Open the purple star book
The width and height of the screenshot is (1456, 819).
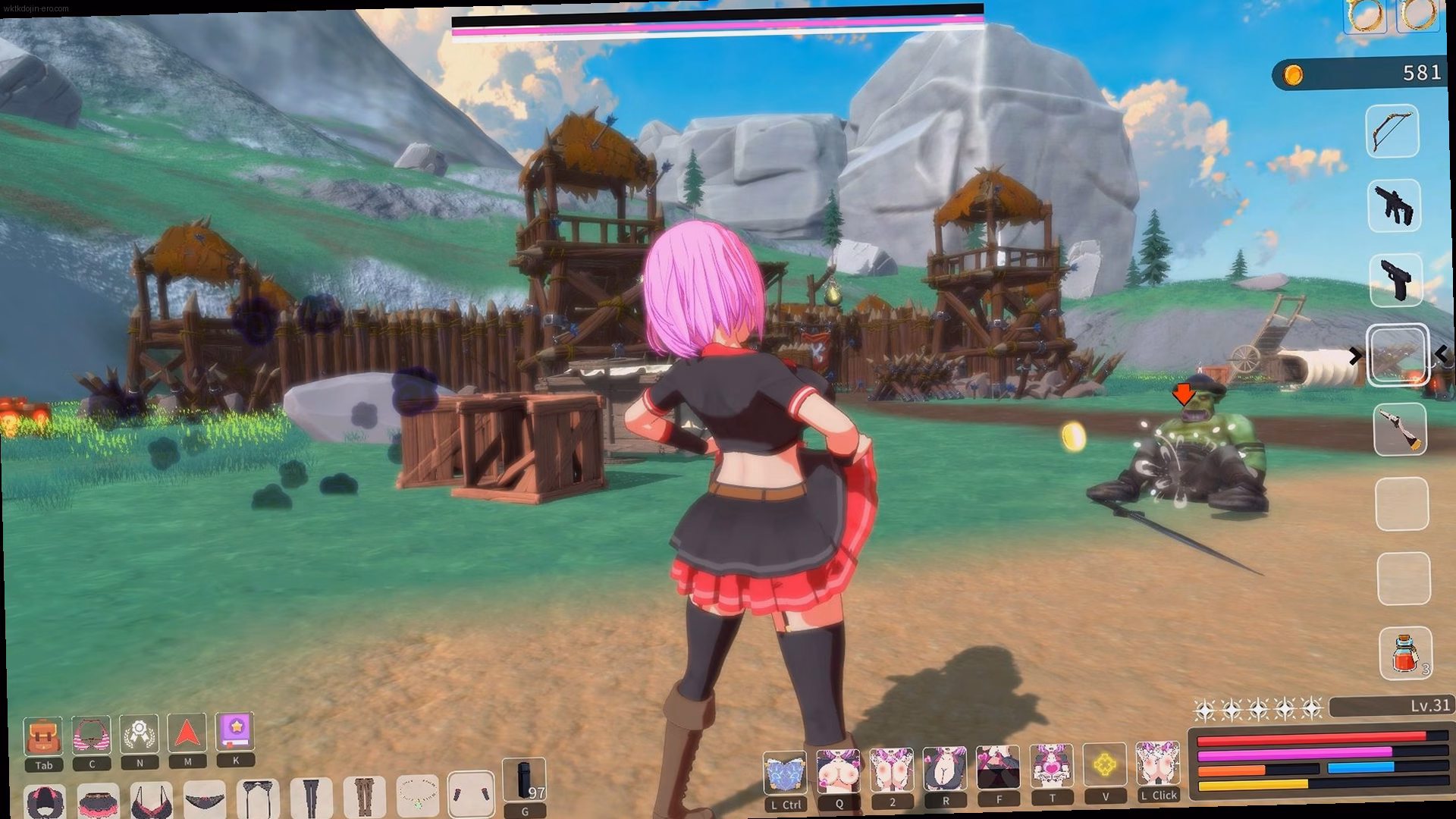tap(235, 732)
